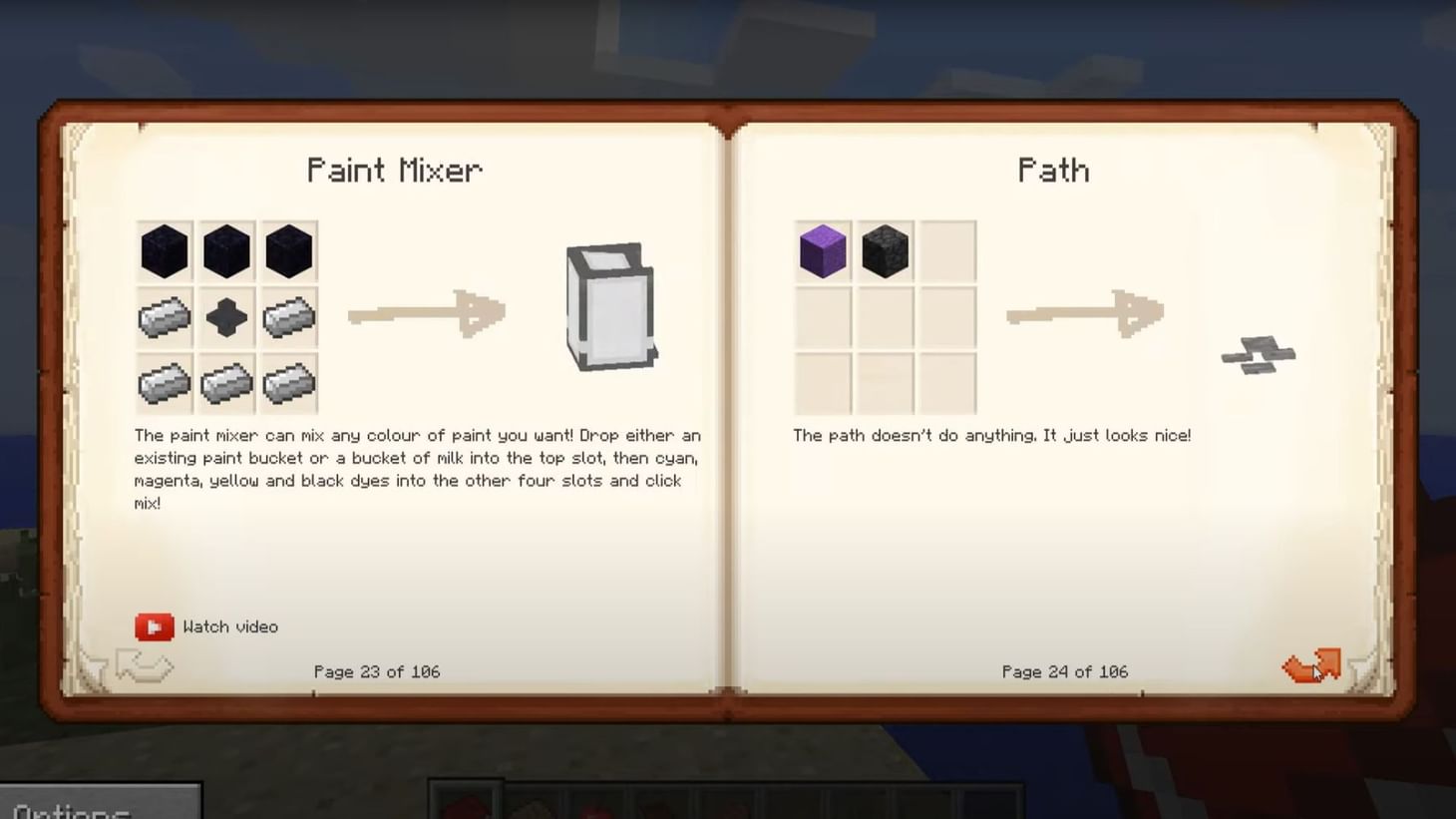This screenshot has height=819, width=1456.
Task: Click the YouTube play icon
Action: (153, 626)
